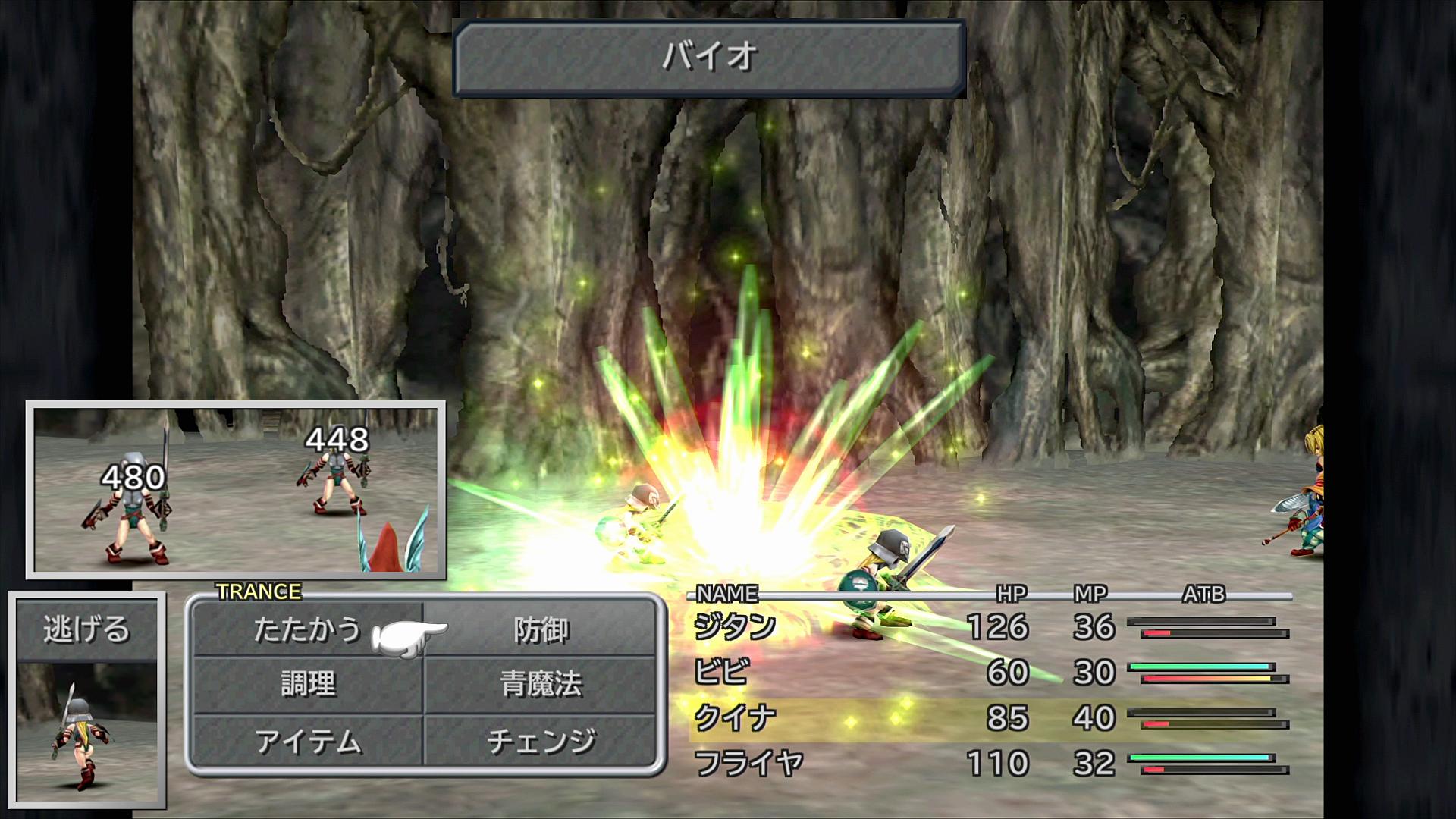Select party member フライヤ in status list
This screenshot has width=1456, height=819.
(748, 763)
